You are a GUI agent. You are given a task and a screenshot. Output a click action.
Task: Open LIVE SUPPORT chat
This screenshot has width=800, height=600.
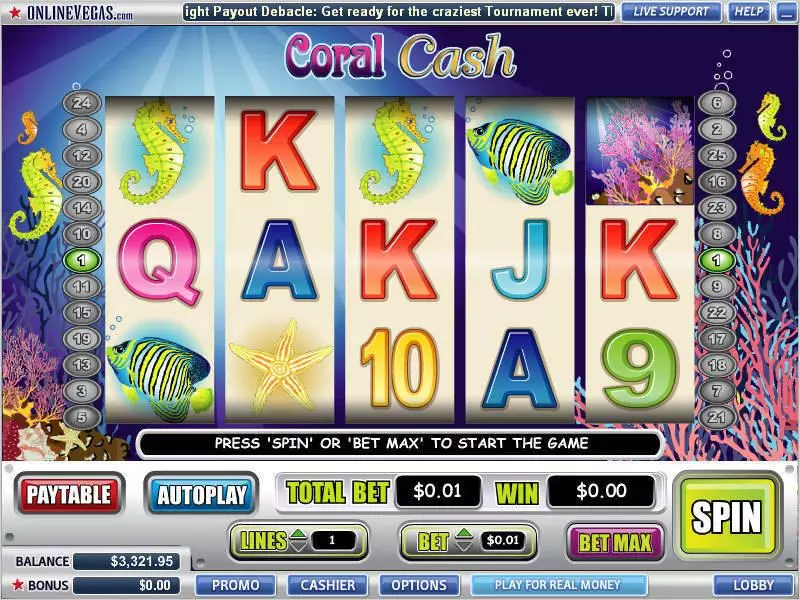coord(671,12)
